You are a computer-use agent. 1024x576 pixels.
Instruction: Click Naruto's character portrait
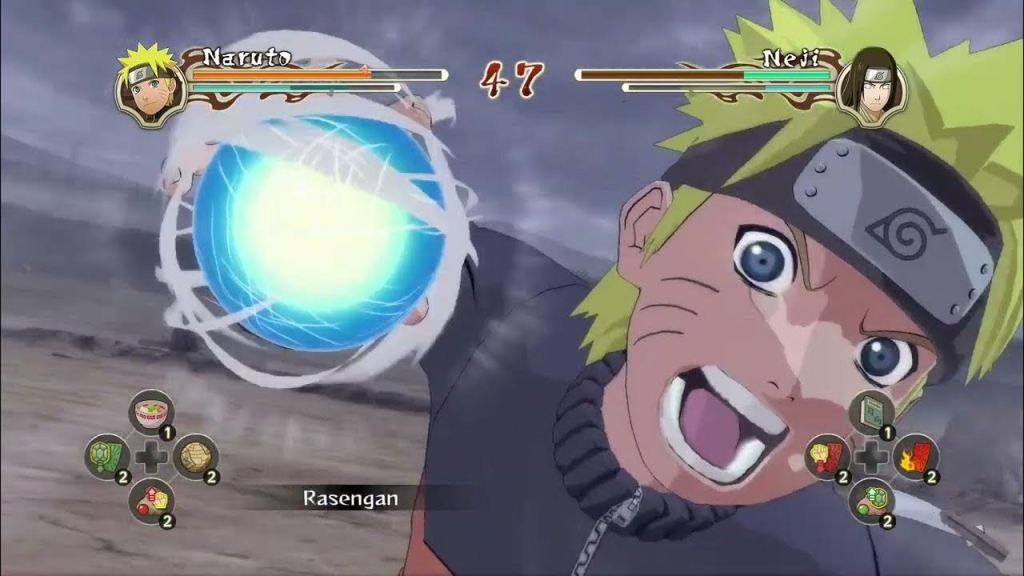point(150,87)
